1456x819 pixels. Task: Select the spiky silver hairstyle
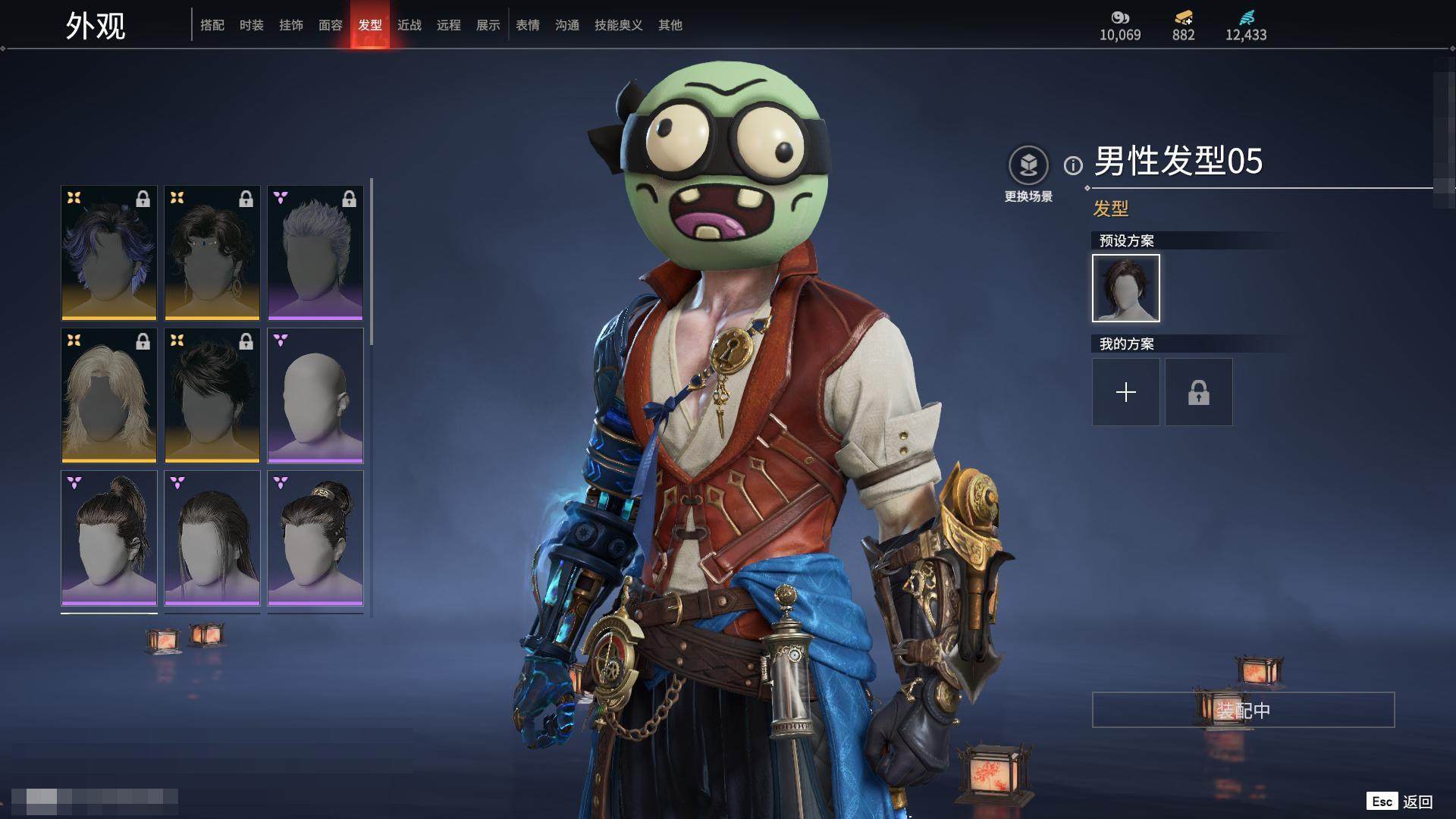315,253
